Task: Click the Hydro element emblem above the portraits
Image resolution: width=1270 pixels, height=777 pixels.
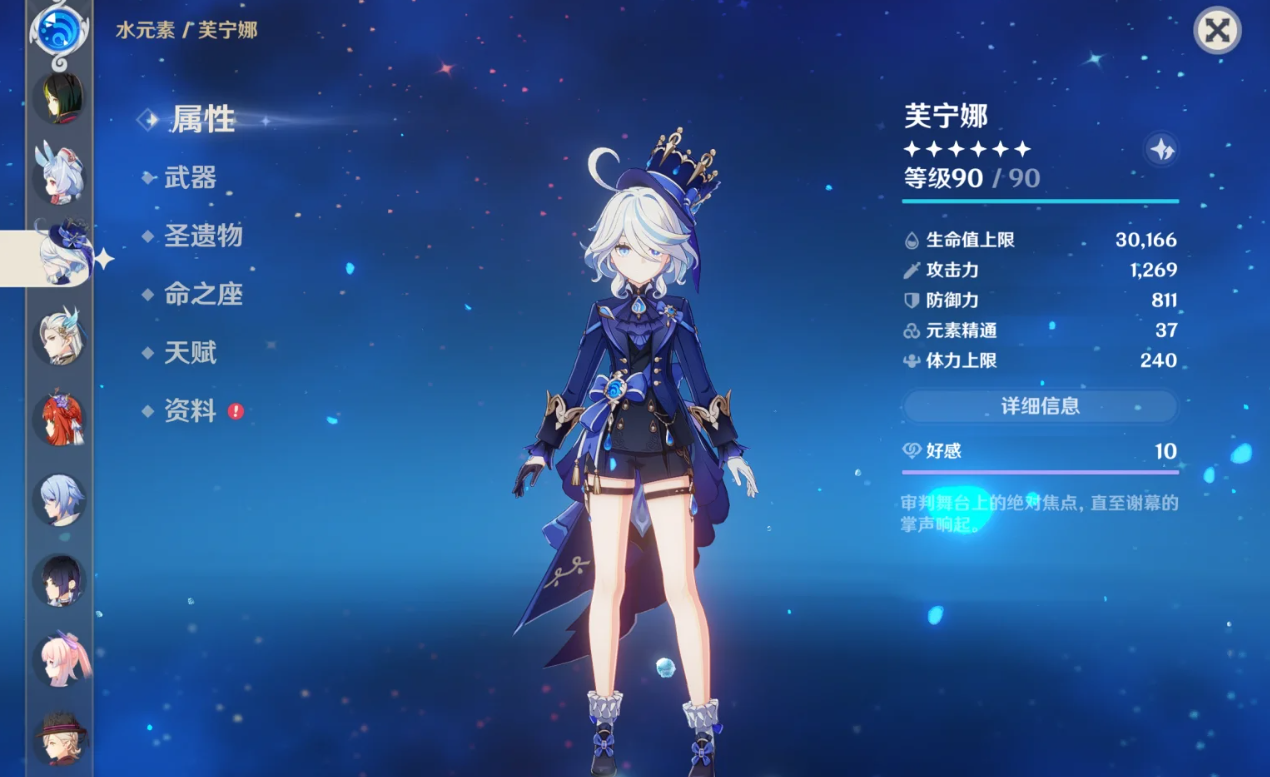Action: coord(59,27)
